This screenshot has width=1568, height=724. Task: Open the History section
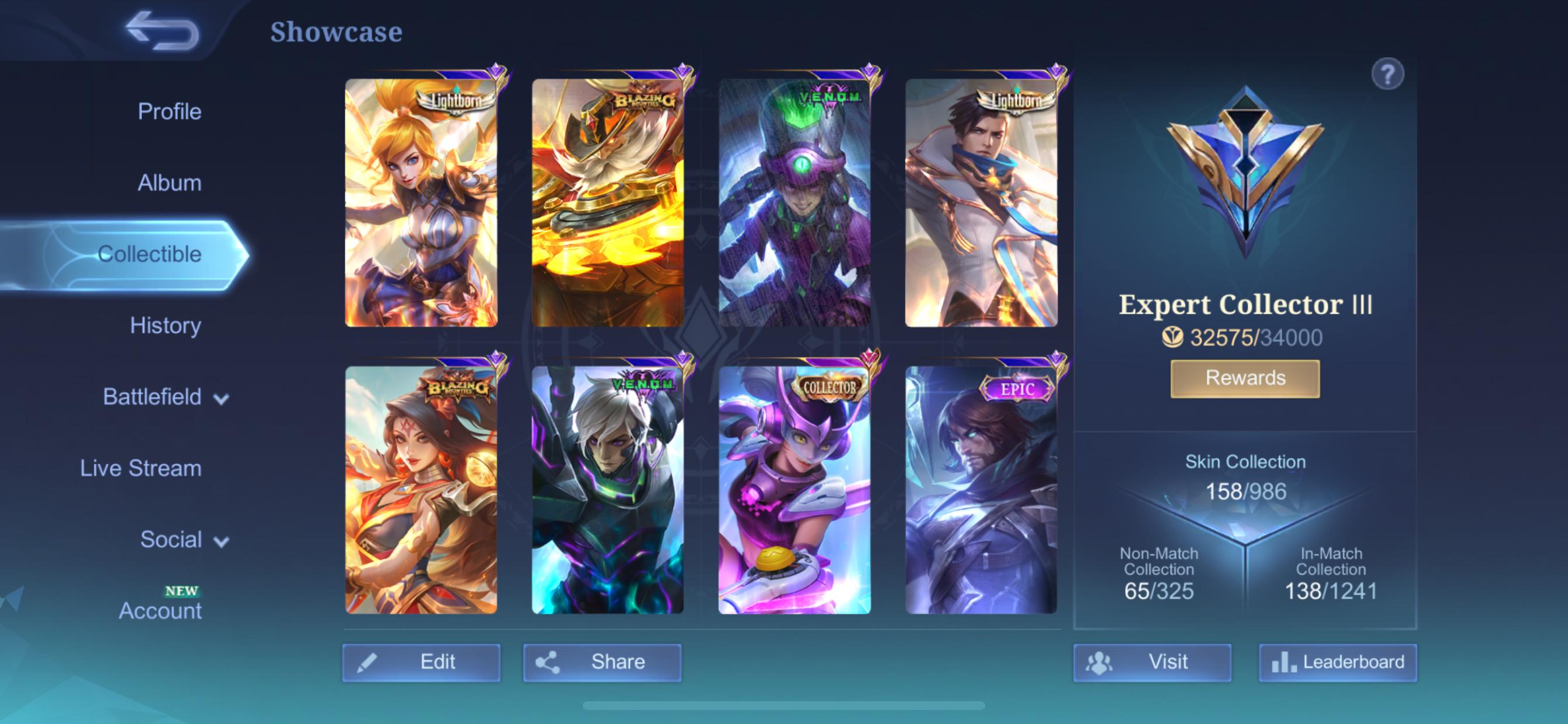coord(166,325)
